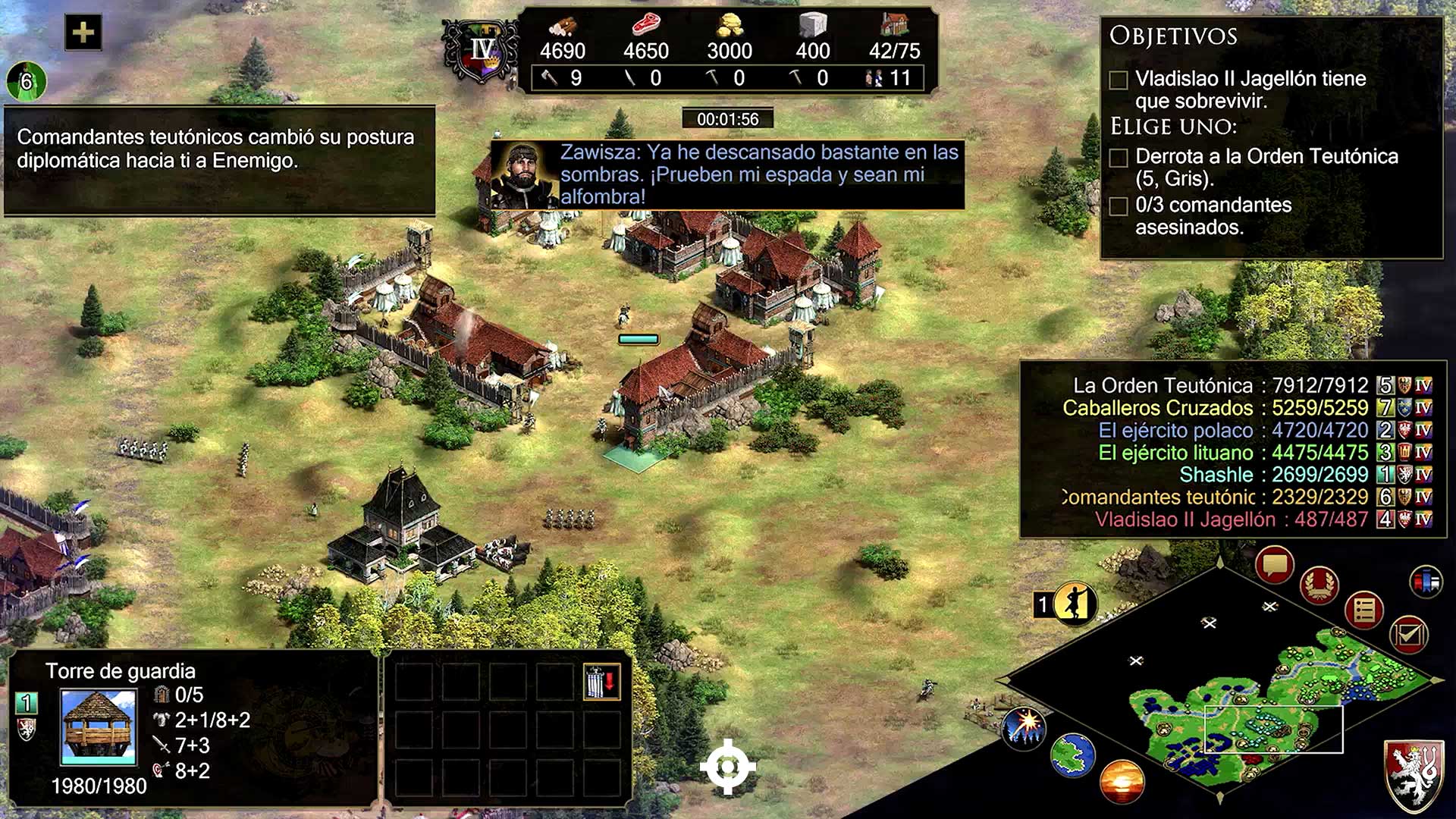Open the list-style menu button
The height and width of the screenshot is (819, 1456).
1364,610
